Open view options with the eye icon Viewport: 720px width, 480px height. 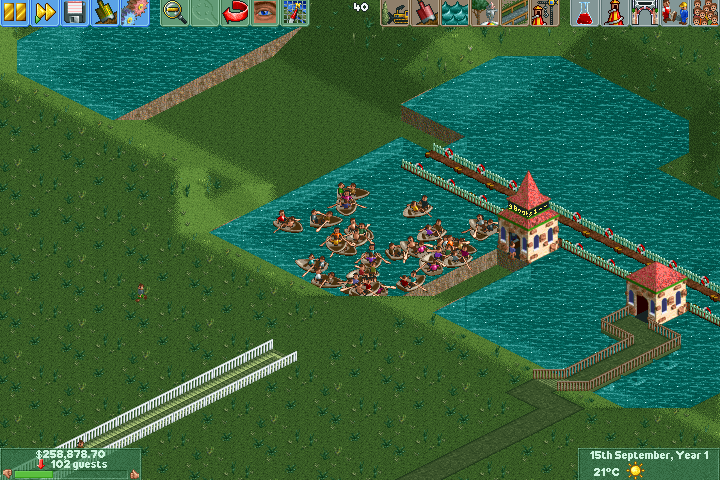(264, 12)
